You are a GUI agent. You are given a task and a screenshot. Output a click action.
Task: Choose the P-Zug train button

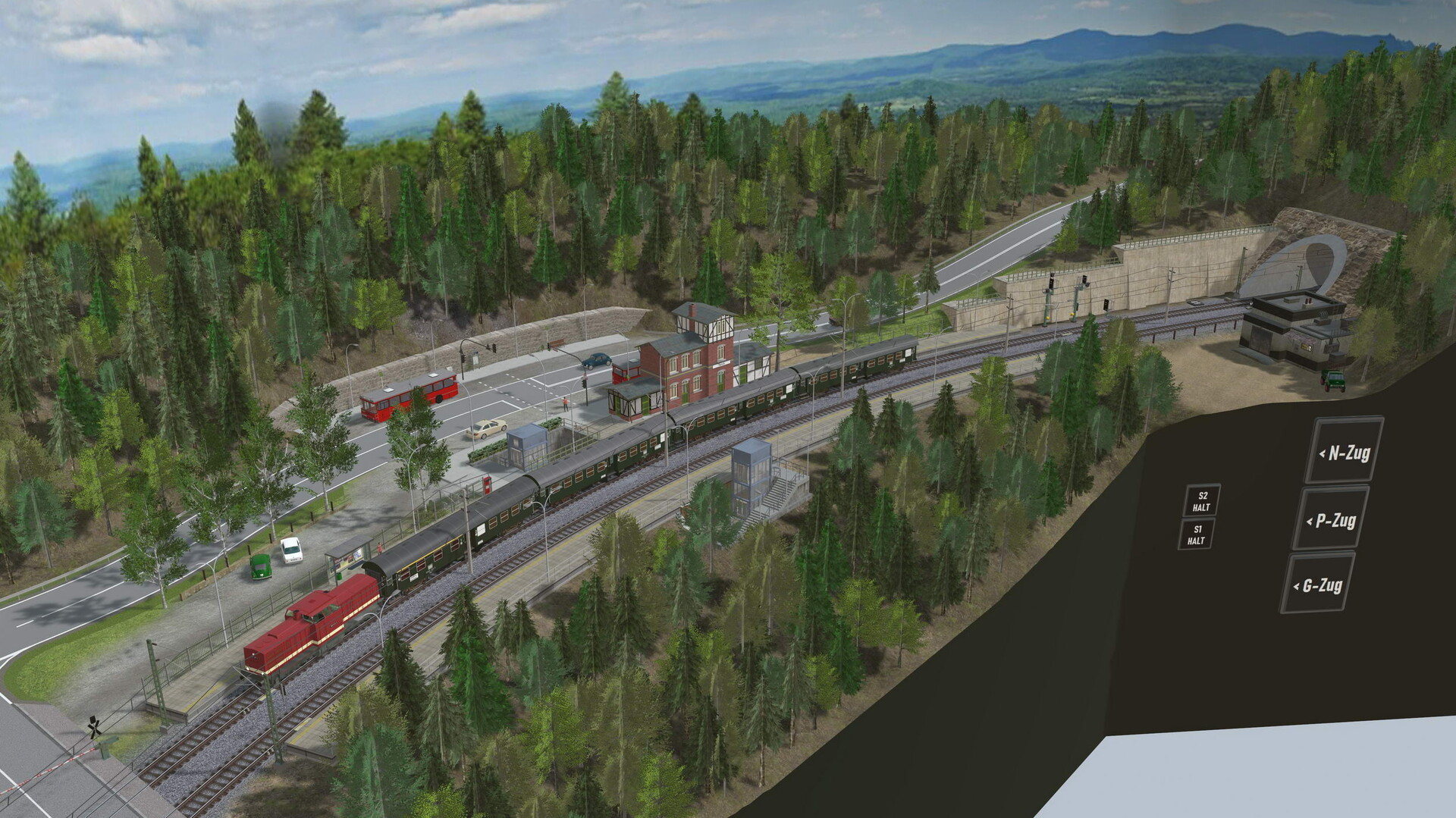point(1331,520)
